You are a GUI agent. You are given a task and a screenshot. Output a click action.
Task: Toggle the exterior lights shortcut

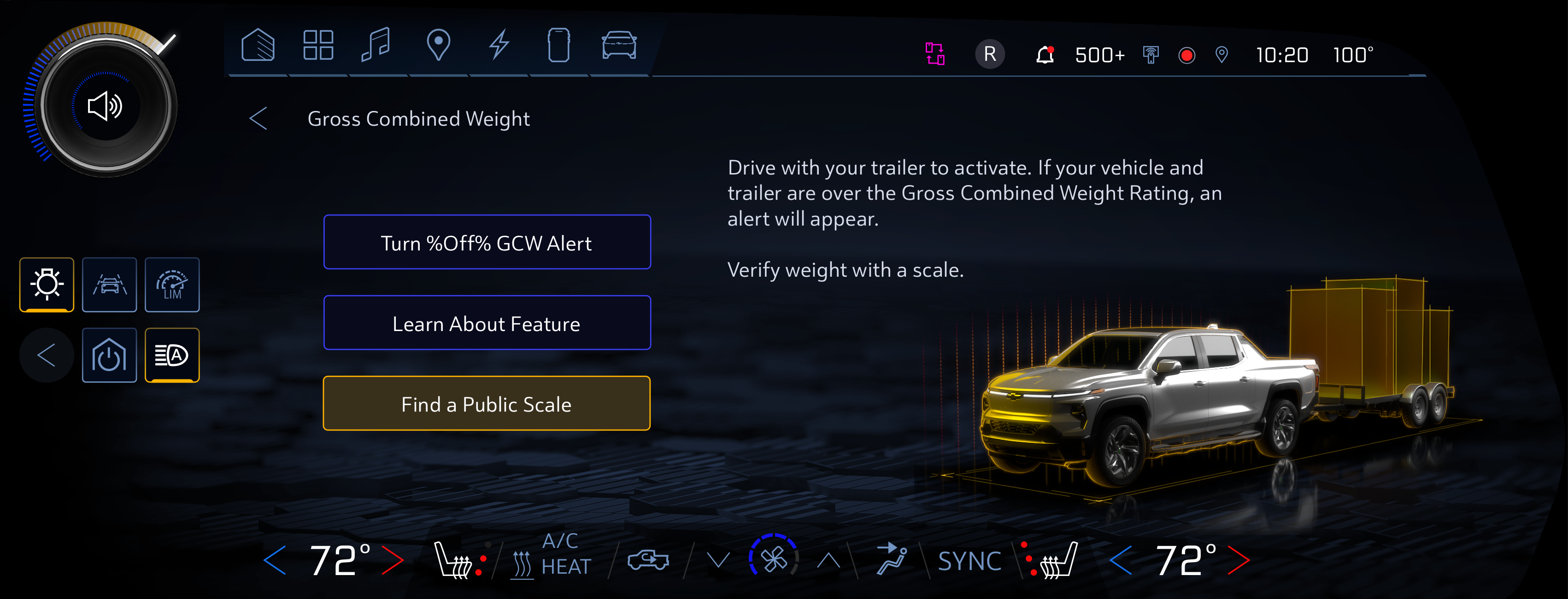coord(47,285)
